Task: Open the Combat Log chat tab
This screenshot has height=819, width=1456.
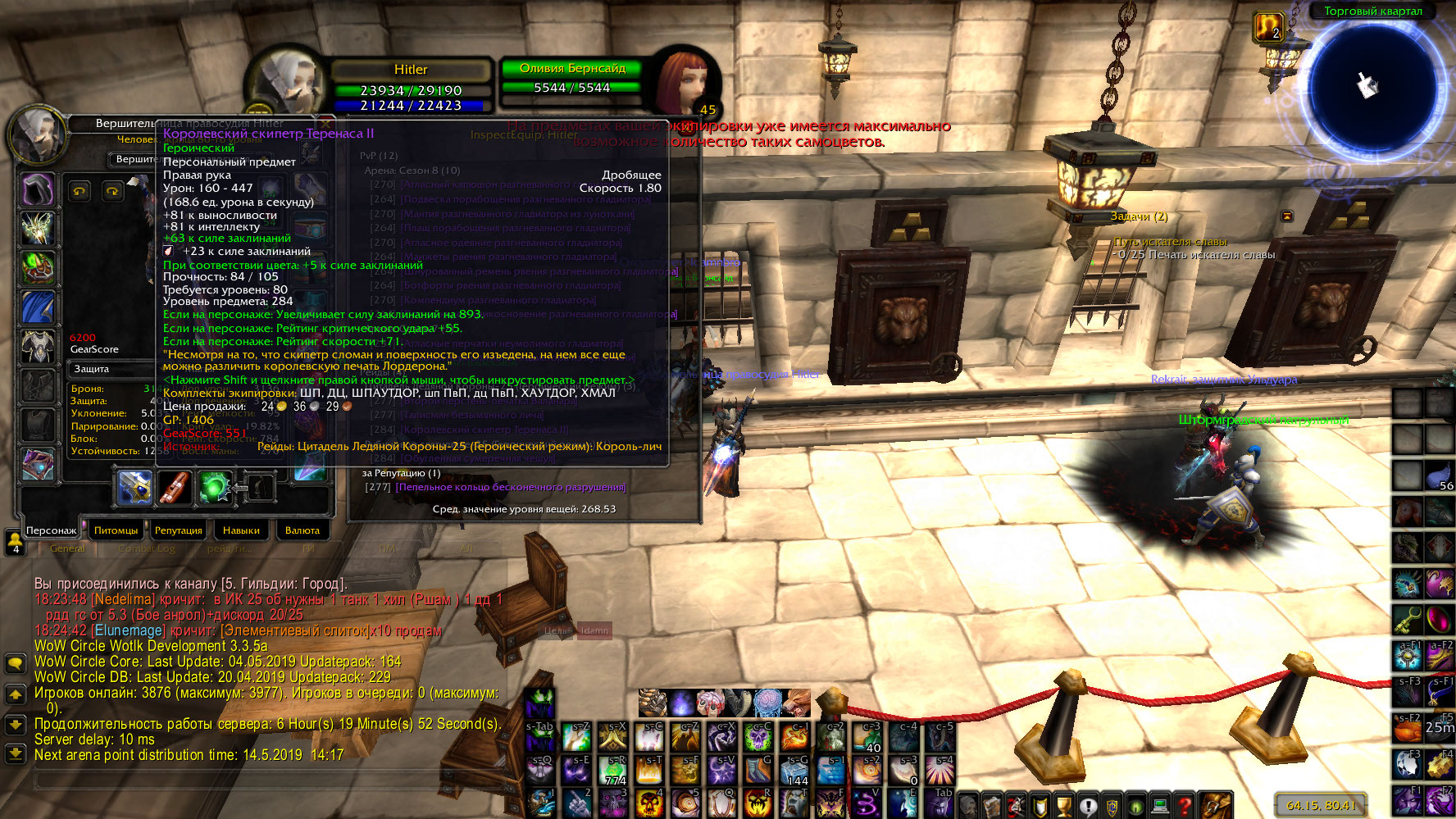Action: coord(148,548)
